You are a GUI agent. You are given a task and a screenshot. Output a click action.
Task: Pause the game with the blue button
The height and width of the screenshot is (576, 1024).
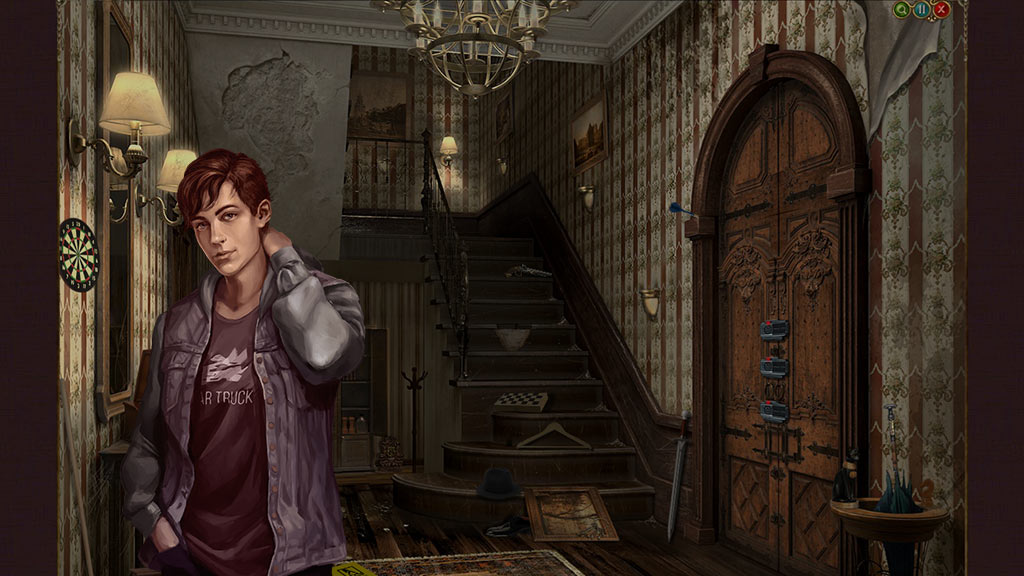pyautogui.click(x=922, y=10)
